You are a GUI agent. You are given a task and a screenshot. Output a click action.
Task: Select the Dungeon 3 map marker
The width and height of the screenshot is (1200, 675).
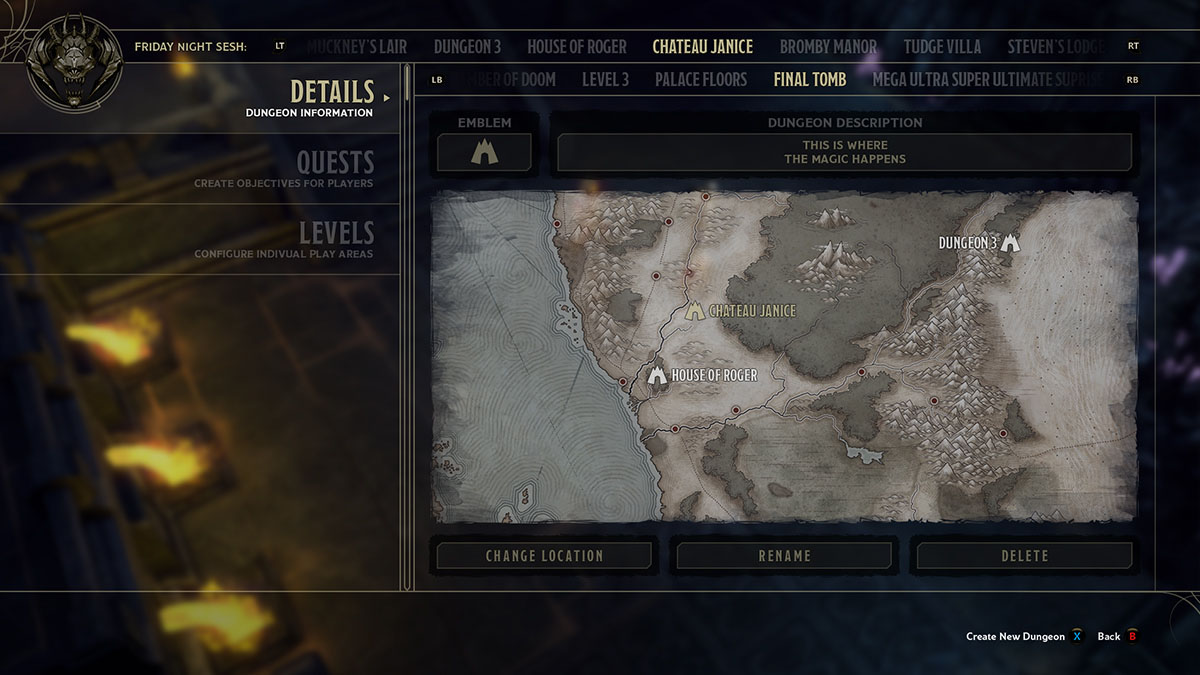click(1010, 242)
